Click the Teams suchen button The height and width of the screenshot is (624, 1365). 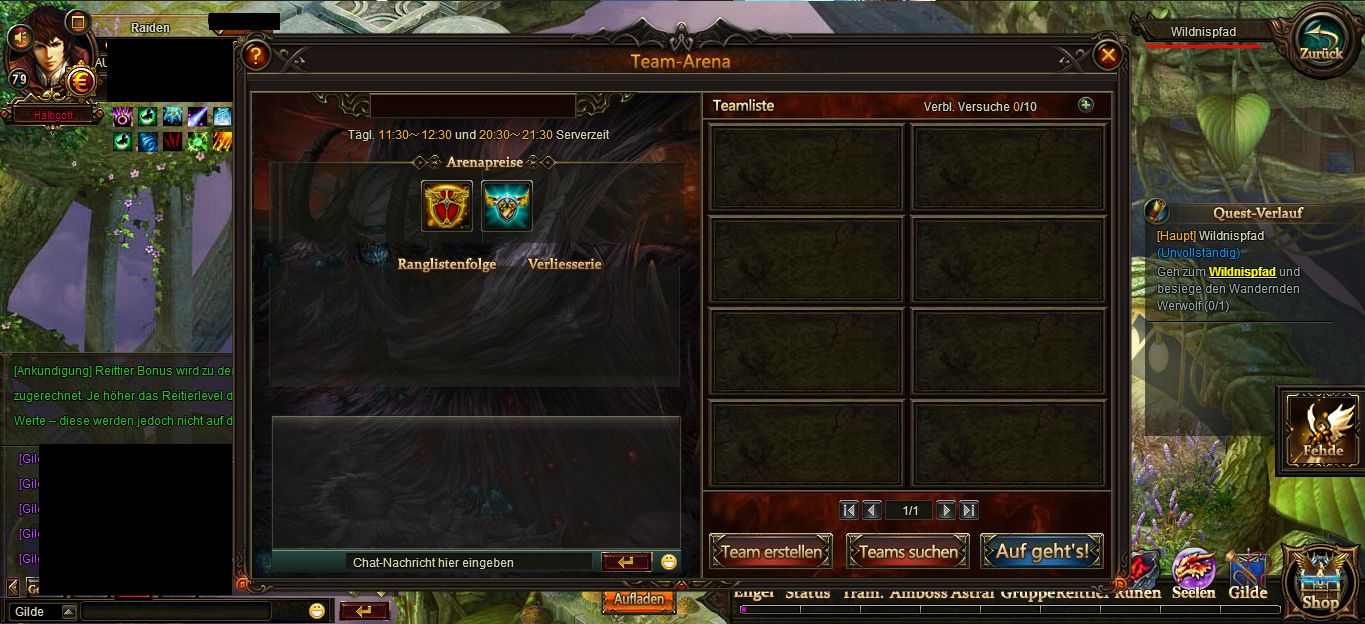pyautogui.click(x=908, y=551)
